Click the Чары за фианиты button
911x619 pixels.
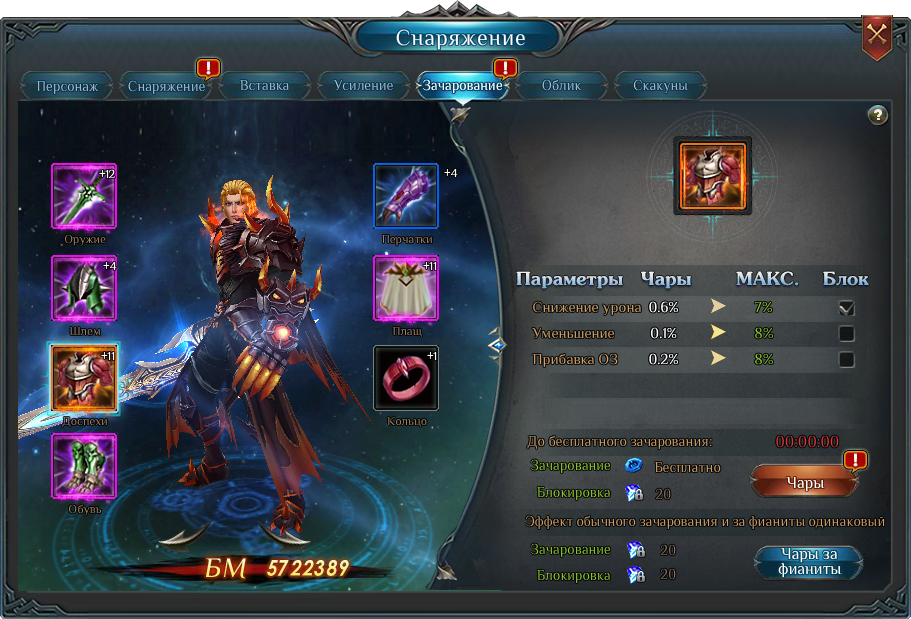tap(809, 562)
